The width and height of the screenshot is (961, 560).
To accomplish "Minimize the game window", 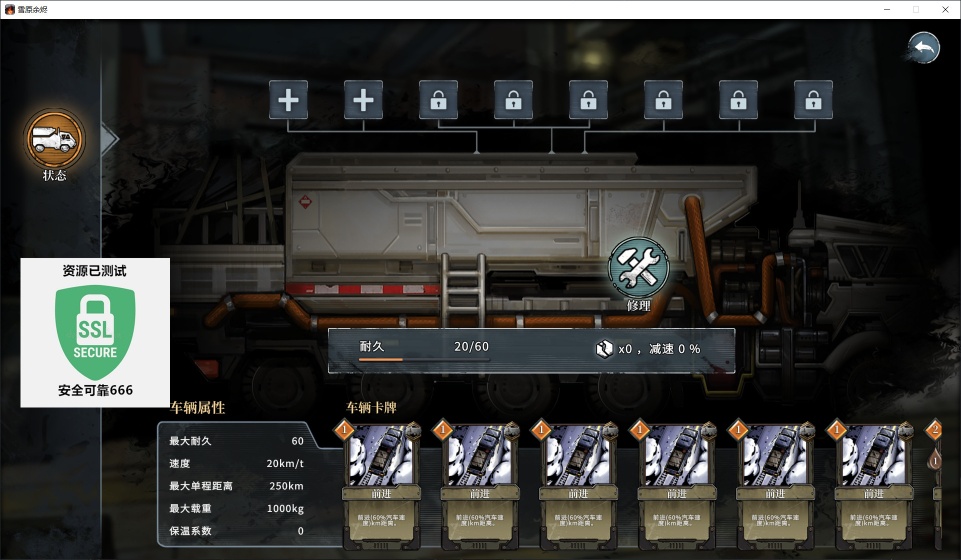I will [886, 9].
